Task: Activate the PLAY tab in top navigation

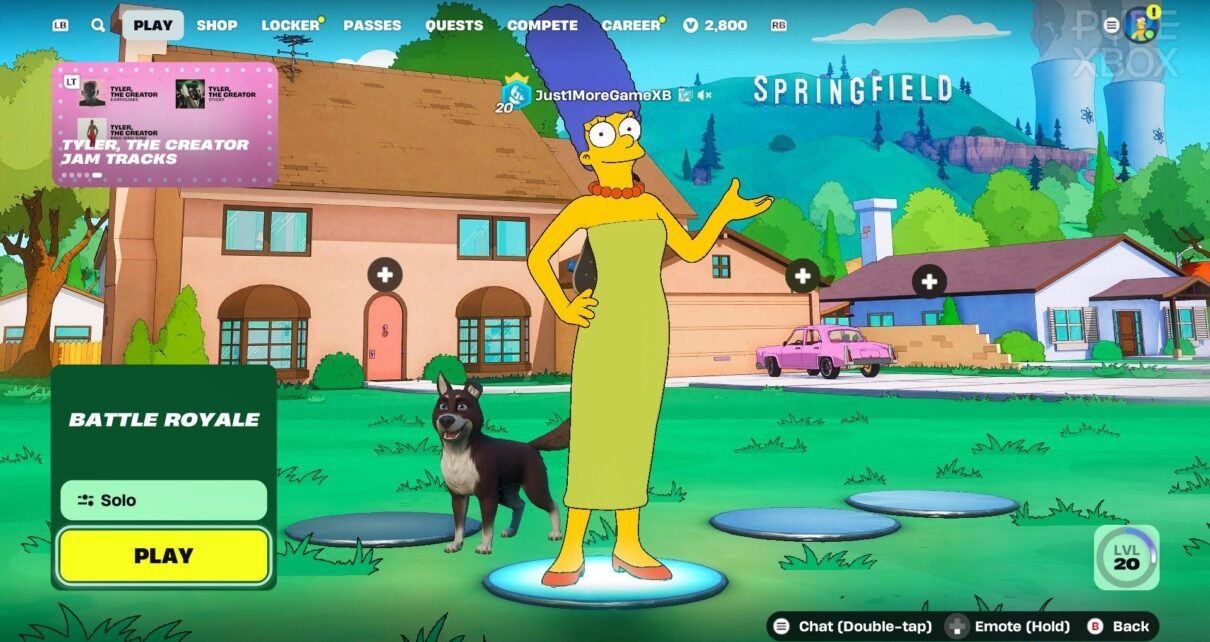Action: pyautogui.click(x=153, y=25)
